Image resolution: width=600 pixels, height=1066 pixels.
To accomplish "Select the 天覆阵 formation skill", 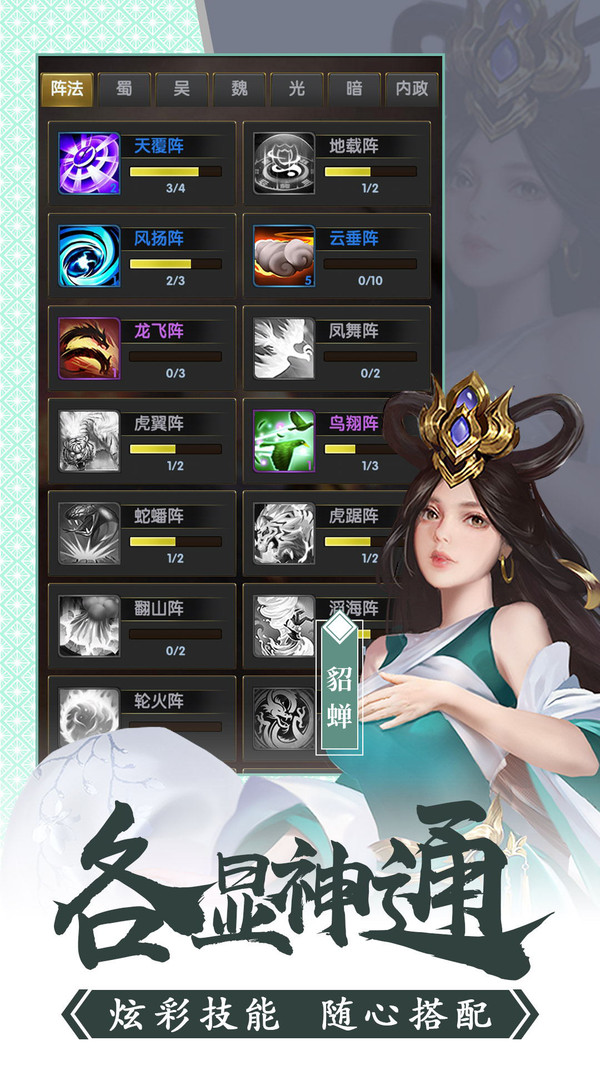I will (142, 164).
